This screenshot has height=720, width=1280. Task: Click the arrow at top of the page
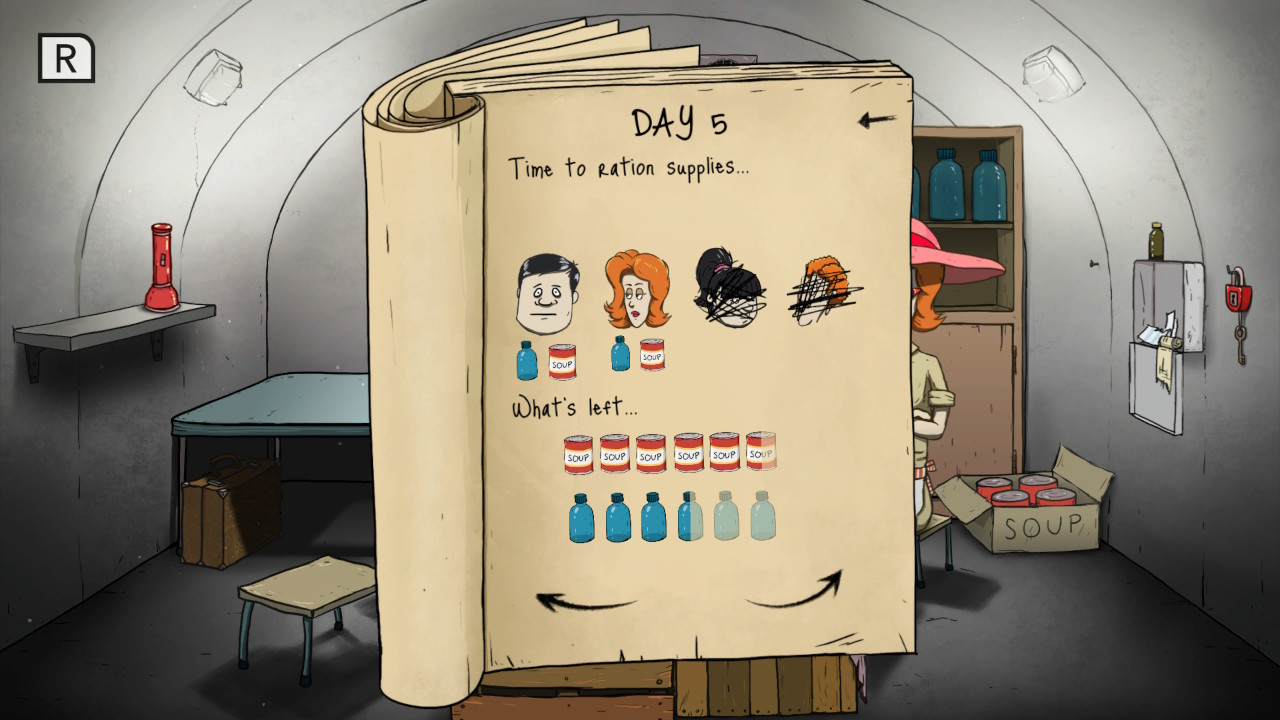coord(878,119)
